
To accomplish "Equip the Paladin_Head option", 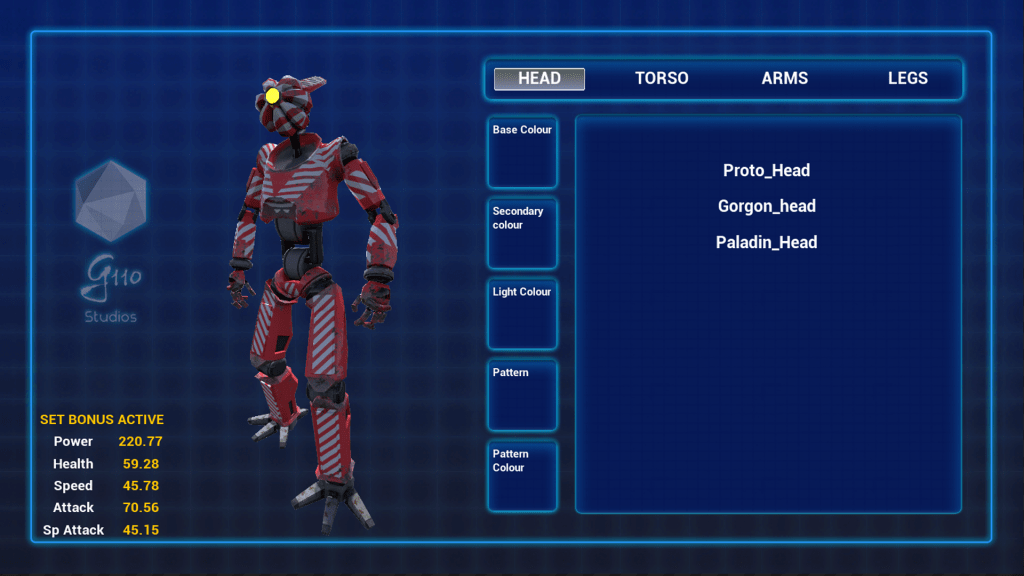I will pos(766,243).
